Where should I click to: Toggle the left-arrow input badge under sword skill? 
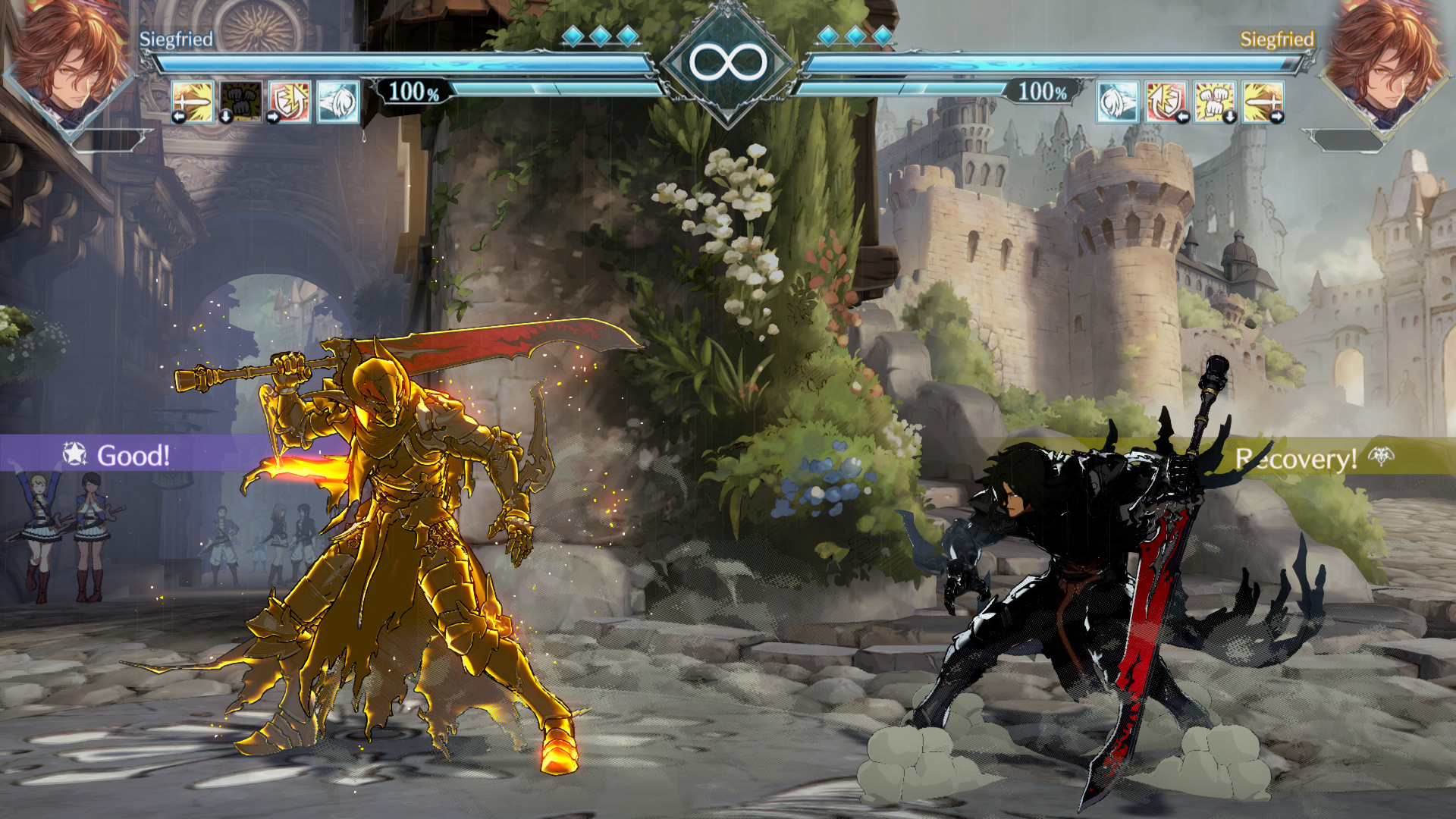178,118
